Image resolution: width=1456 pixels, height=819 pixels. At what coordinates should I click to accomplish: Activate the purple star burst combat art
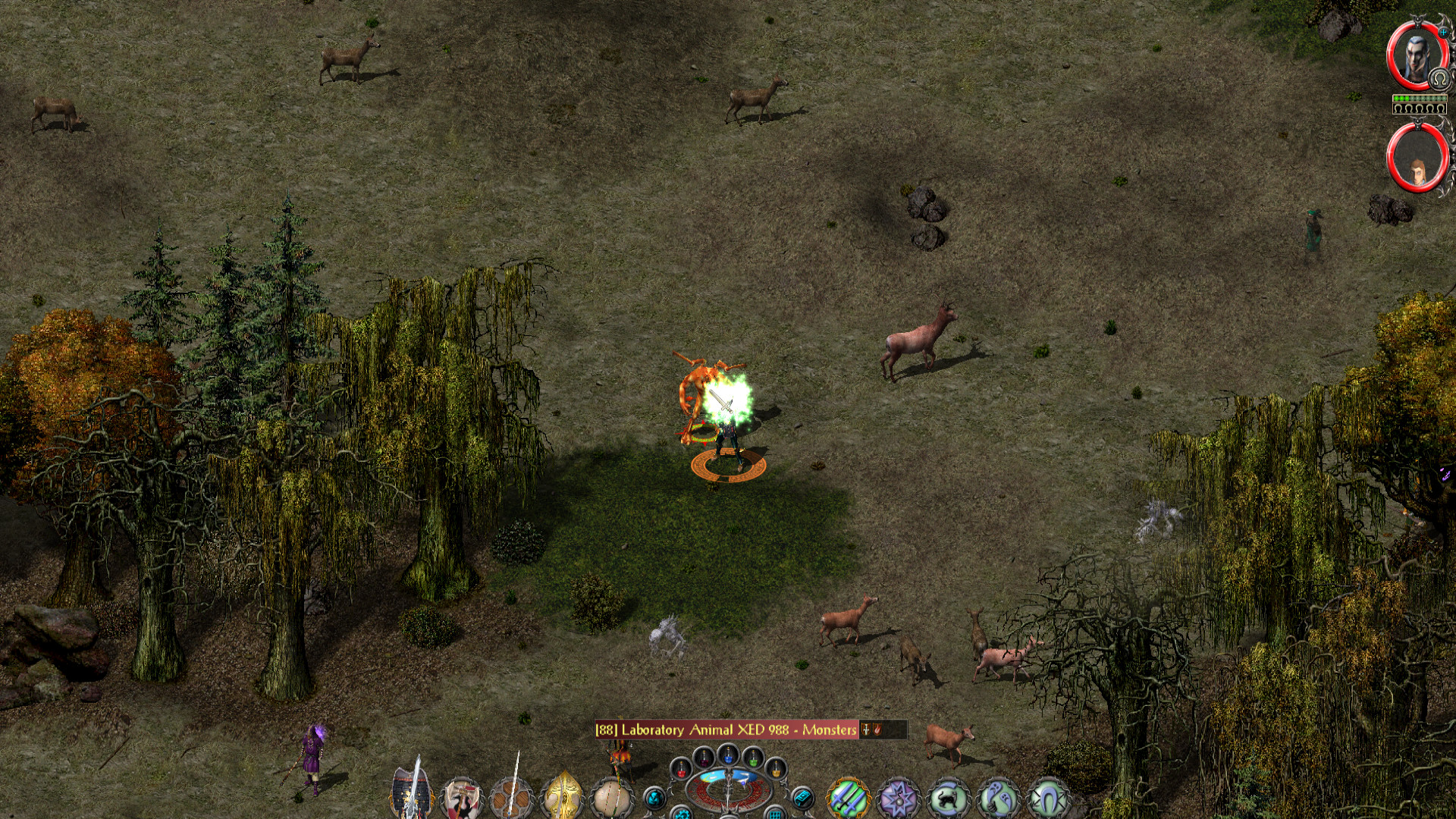click(x=899, y=798)
